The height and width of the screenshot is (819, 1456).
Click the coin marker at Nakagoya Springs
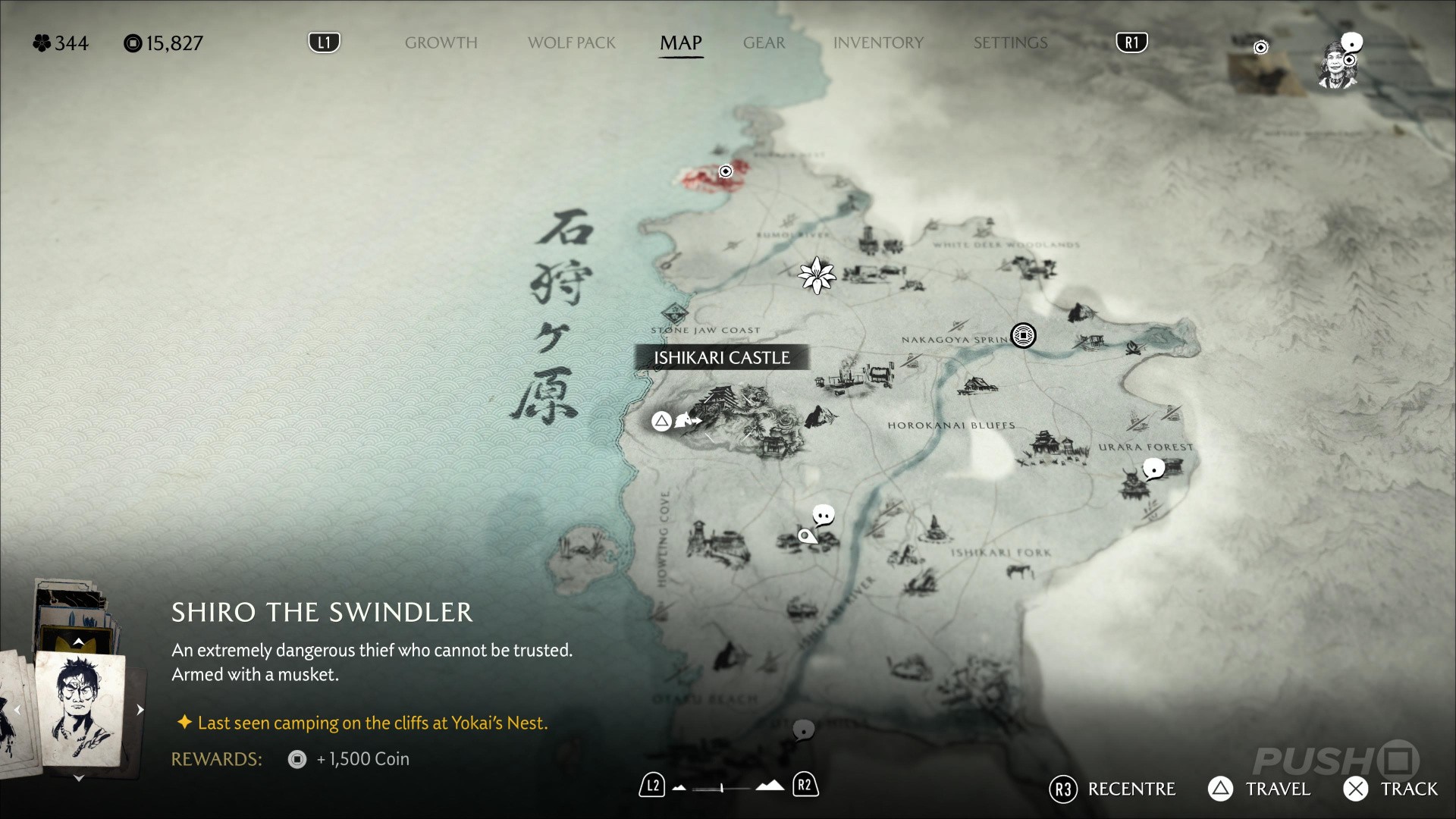pos(1023,335)
